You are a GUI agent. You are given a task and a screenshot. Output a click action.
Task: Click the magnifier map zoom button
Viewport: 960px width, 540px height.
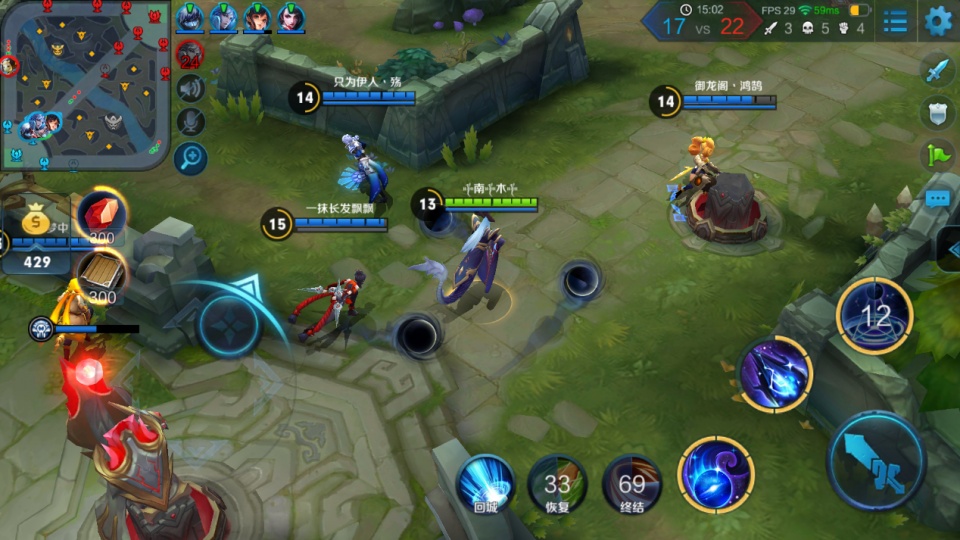190,157
